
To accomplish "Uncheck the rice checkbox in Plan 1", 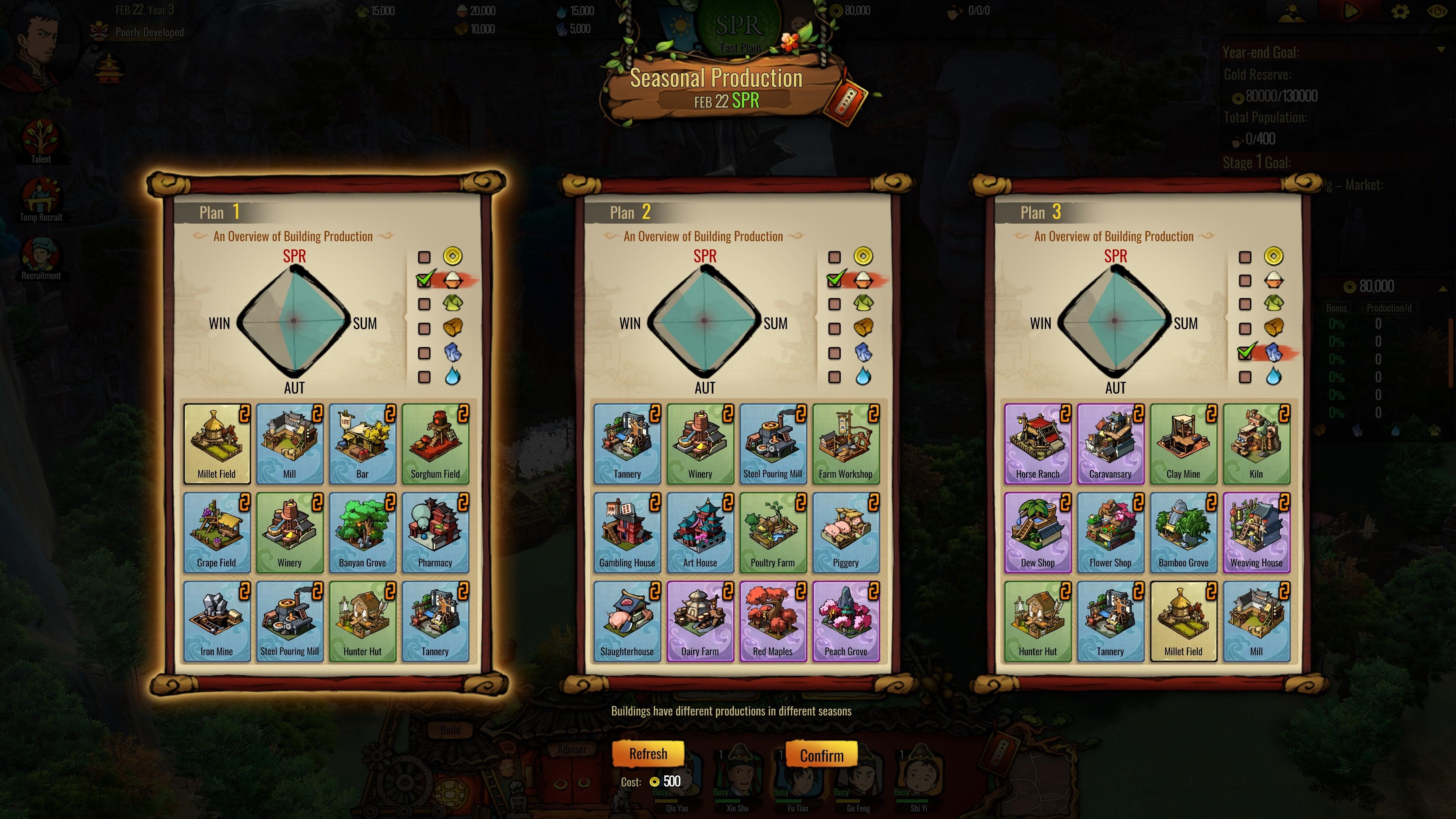I will coord(424,280).
